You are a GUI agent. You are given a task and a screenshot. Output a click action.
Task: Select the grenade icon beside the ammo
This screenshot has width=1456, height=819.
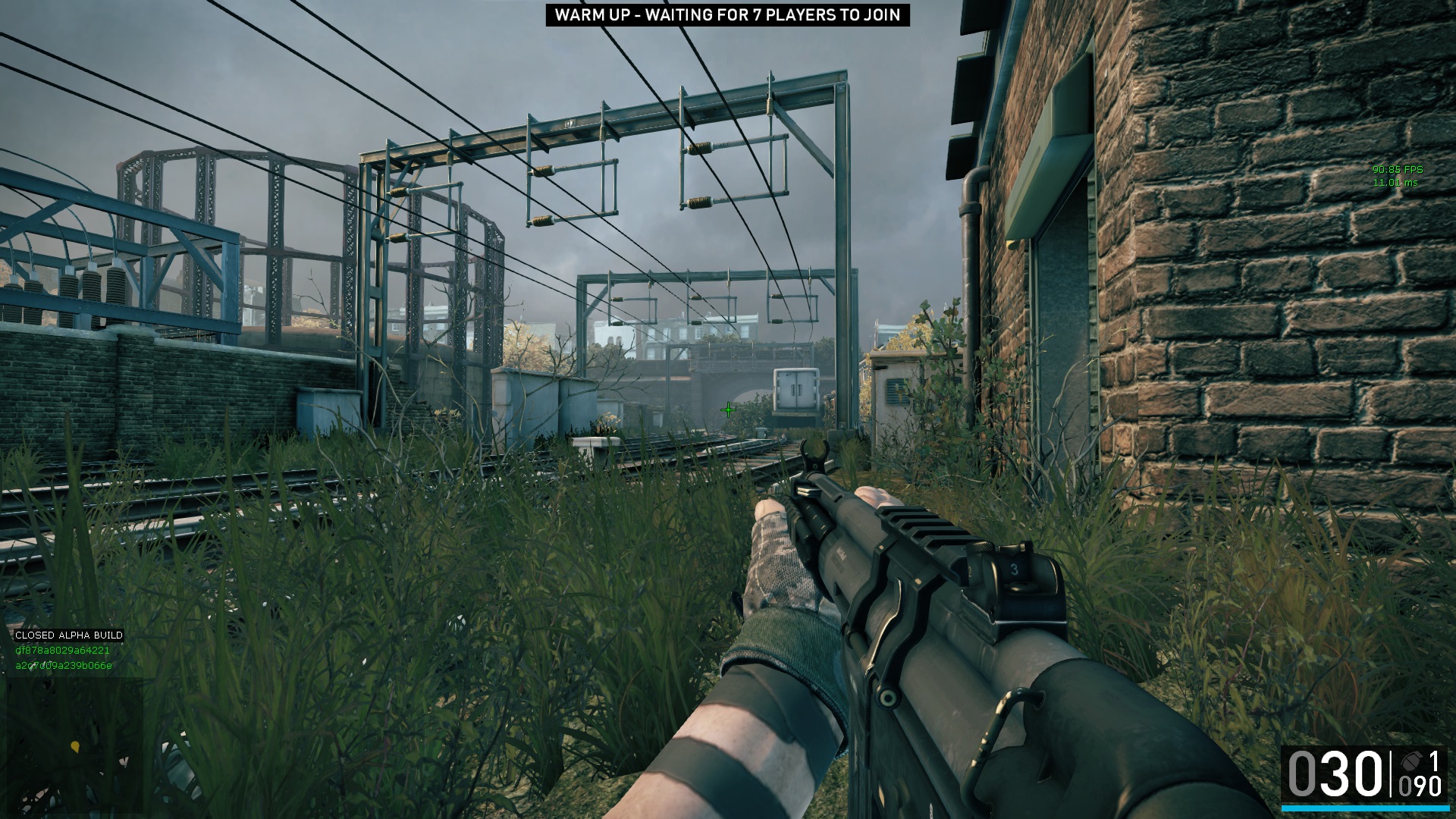pyautogui.click(x=1413, y=761)
